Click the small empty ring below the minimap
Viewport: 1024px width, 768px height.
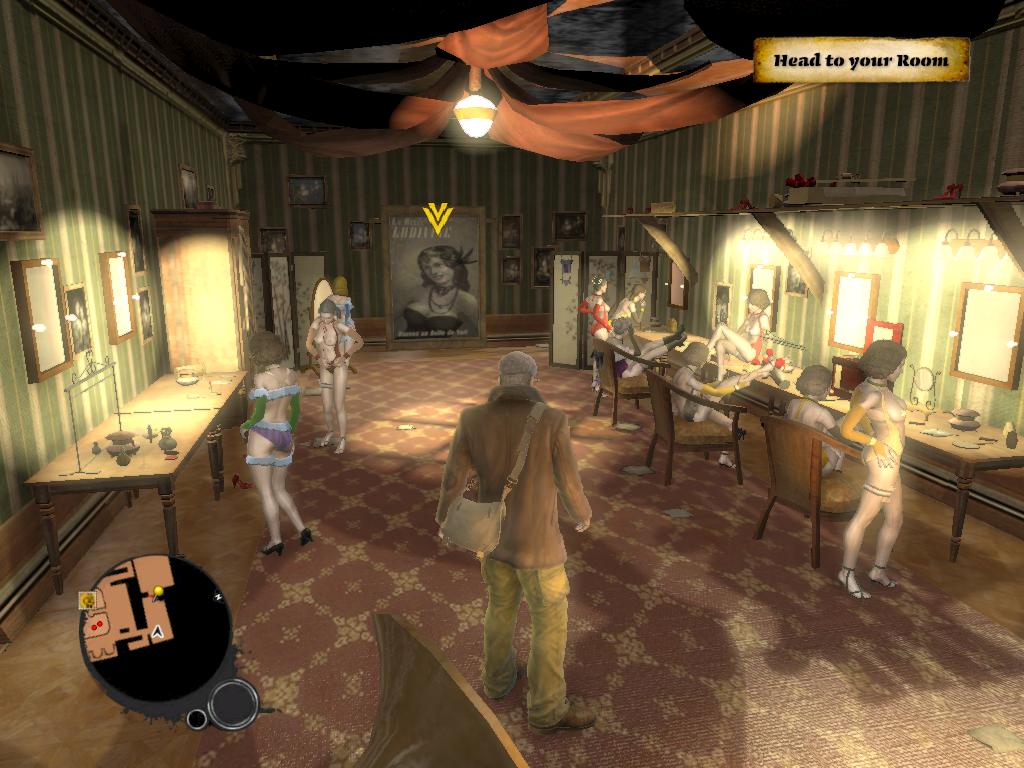point(197,718)
